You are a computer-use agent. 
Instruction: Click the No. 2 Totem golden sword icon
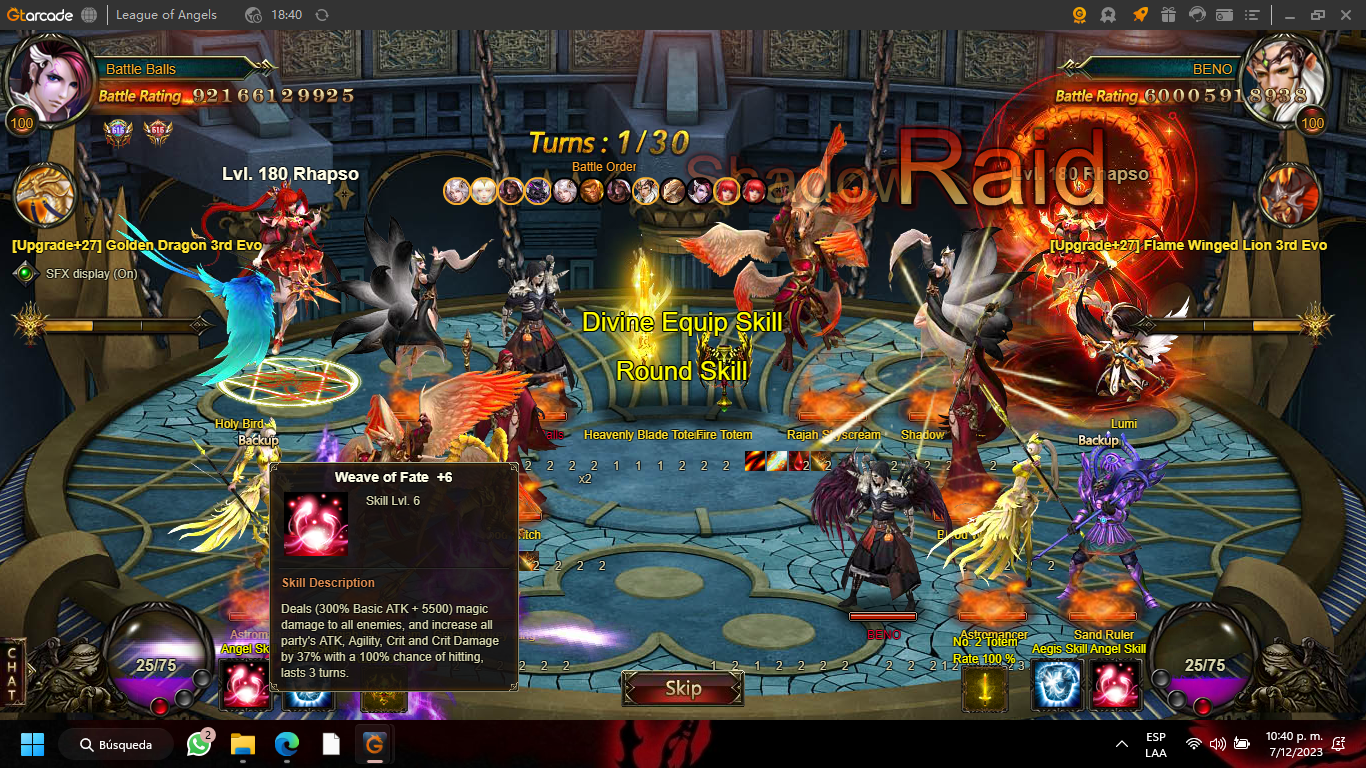(985, 688)
